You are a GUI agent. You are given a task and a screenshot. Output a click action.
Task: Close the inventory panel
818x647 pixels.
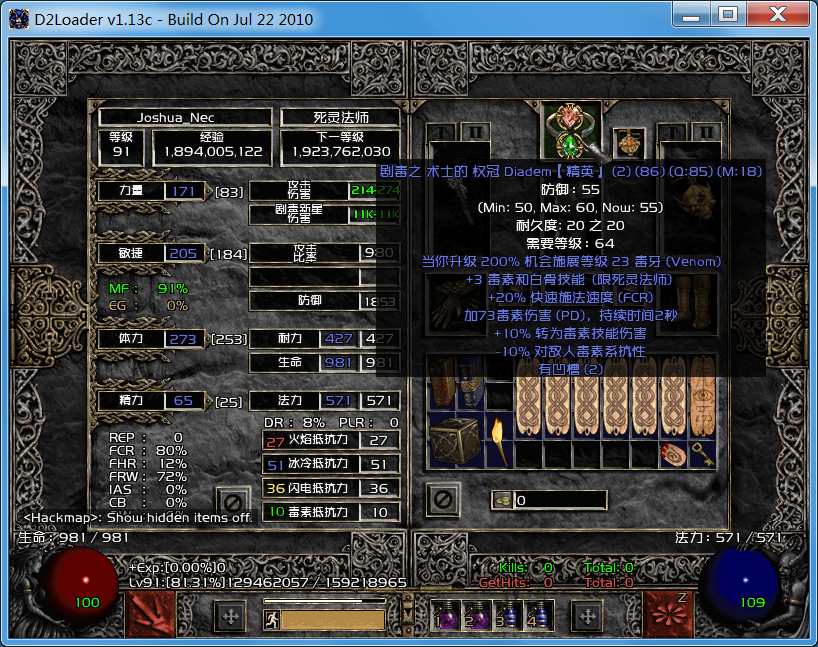click(x=441, y=497)
